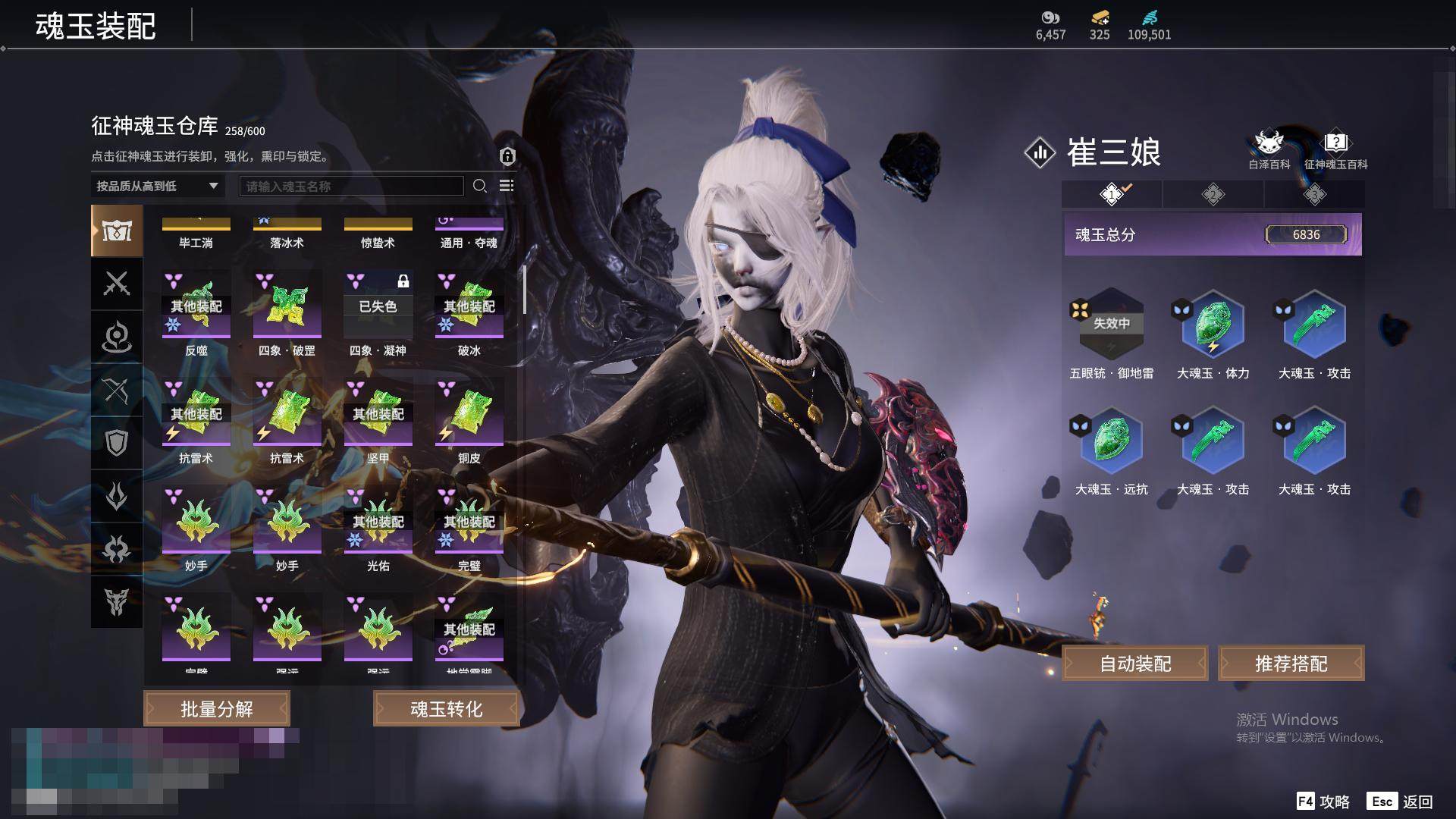The image size is (1456, 819).
Task: Open the list filter icon
Action: (507, 186)
